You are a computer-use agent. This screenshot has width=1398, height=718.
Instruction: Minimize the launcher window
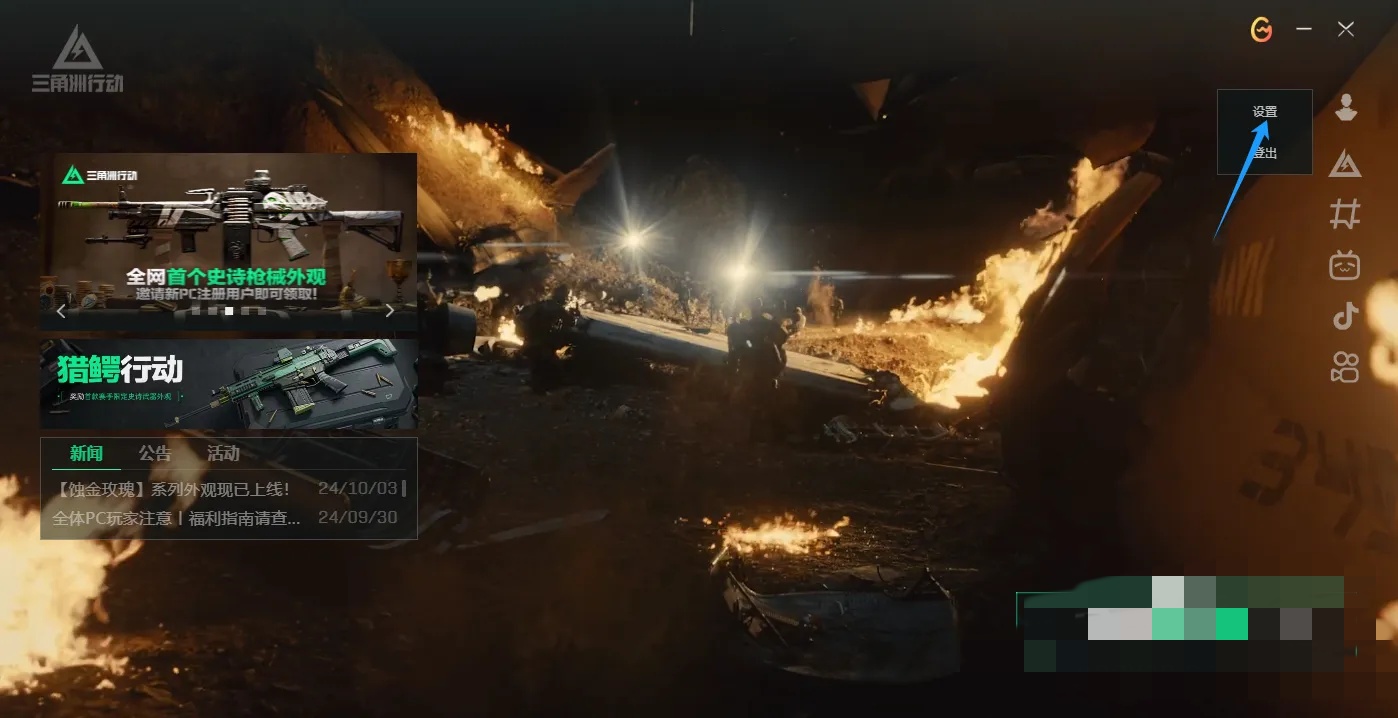pos(1304,30)
